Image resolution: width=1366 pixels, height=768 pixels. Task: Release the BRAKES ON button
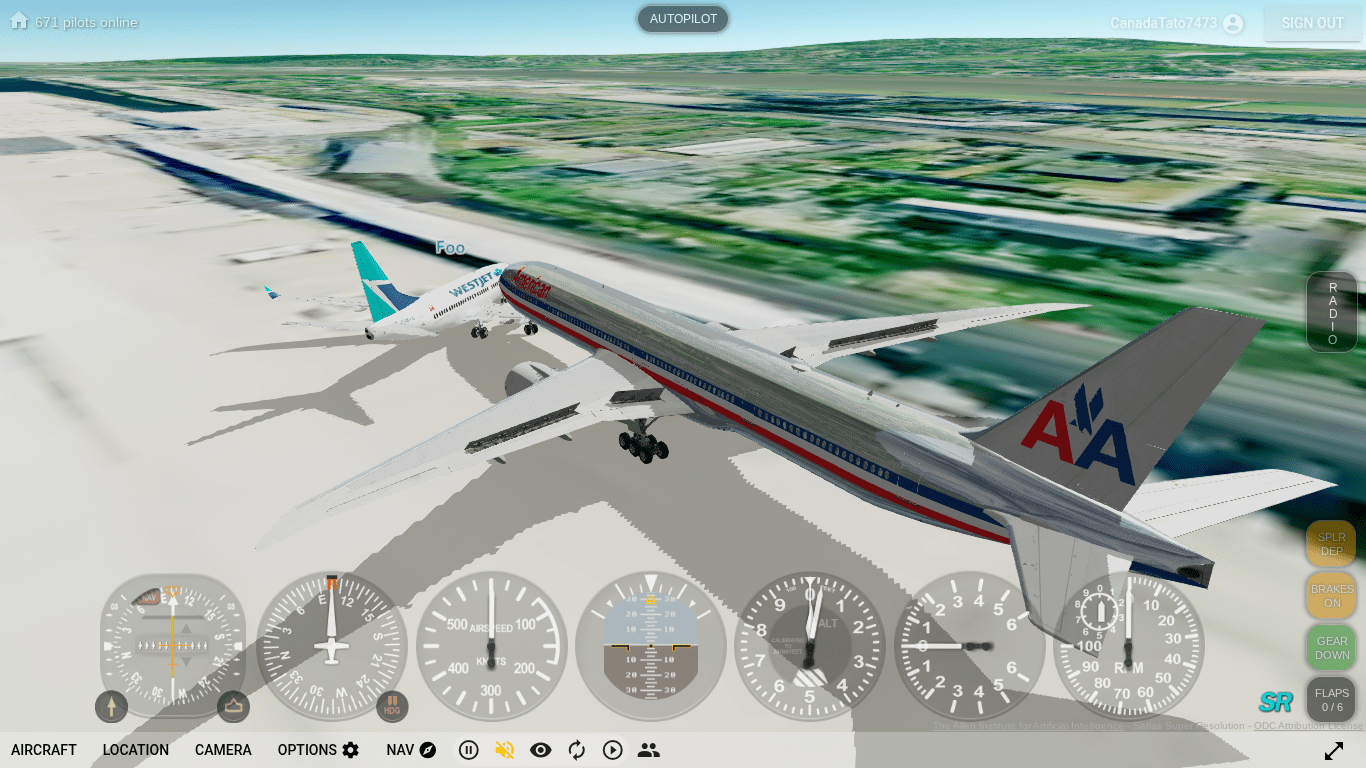(x=1331, y=596)
